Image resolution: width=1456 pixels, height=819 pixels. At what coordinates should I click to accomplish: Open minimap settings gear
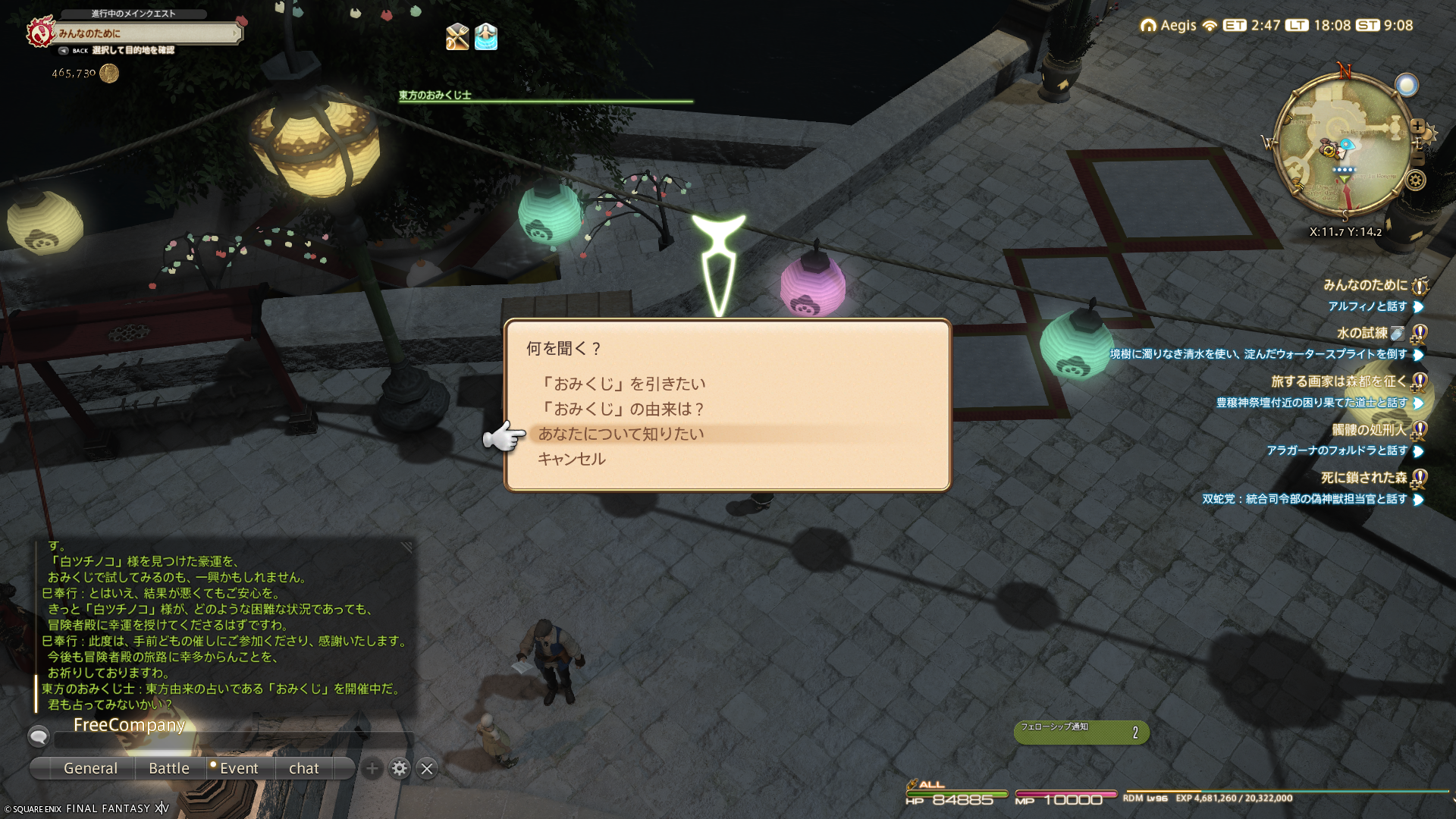(1416, 180)
